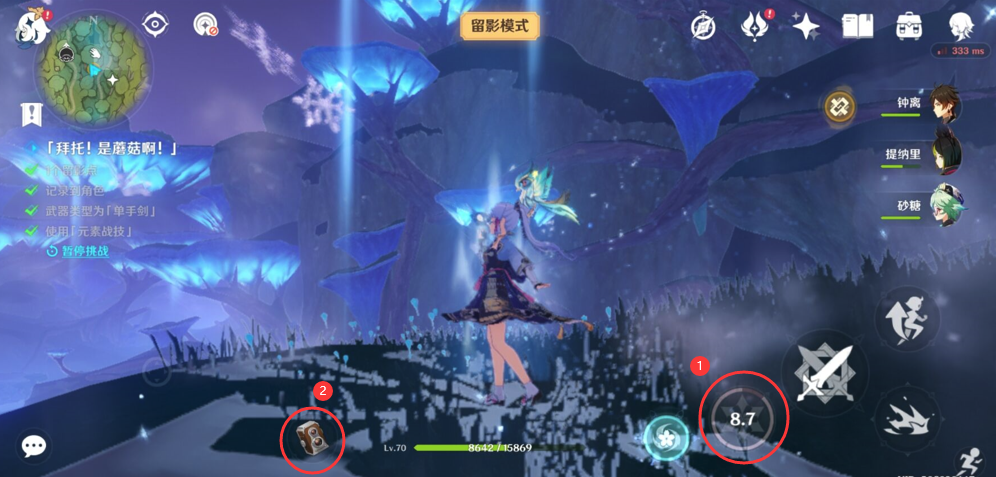Open the chat speech bubble
The width and height of the screenshot is (996, 477).
coord(34,446)
